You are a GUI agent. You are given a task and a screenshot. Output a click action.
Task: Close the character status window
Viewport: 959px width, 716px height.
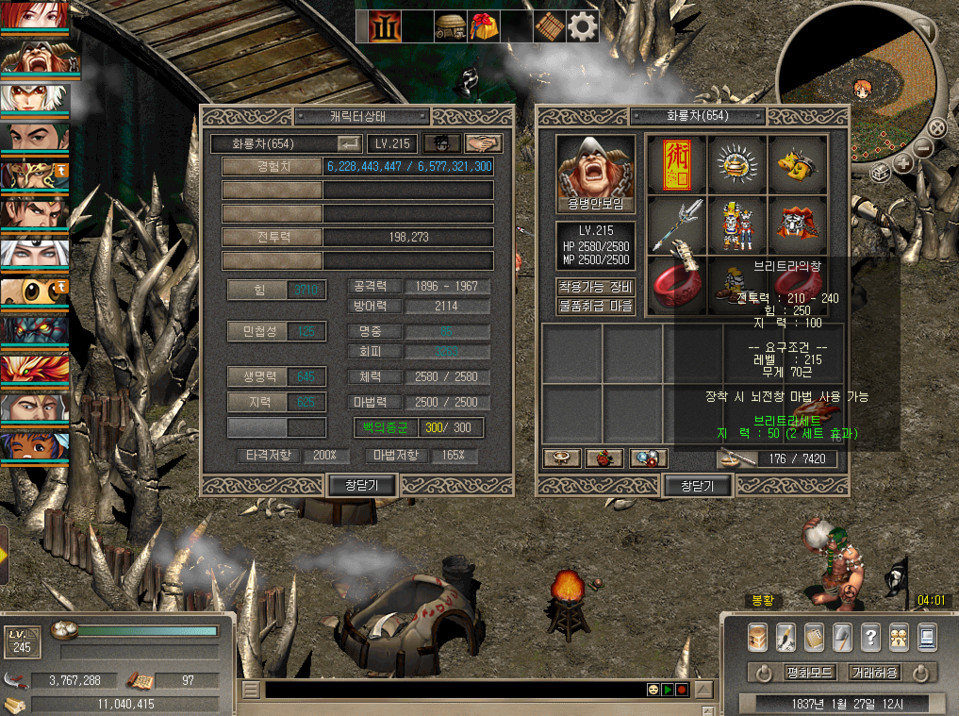[x=362, y=485]
